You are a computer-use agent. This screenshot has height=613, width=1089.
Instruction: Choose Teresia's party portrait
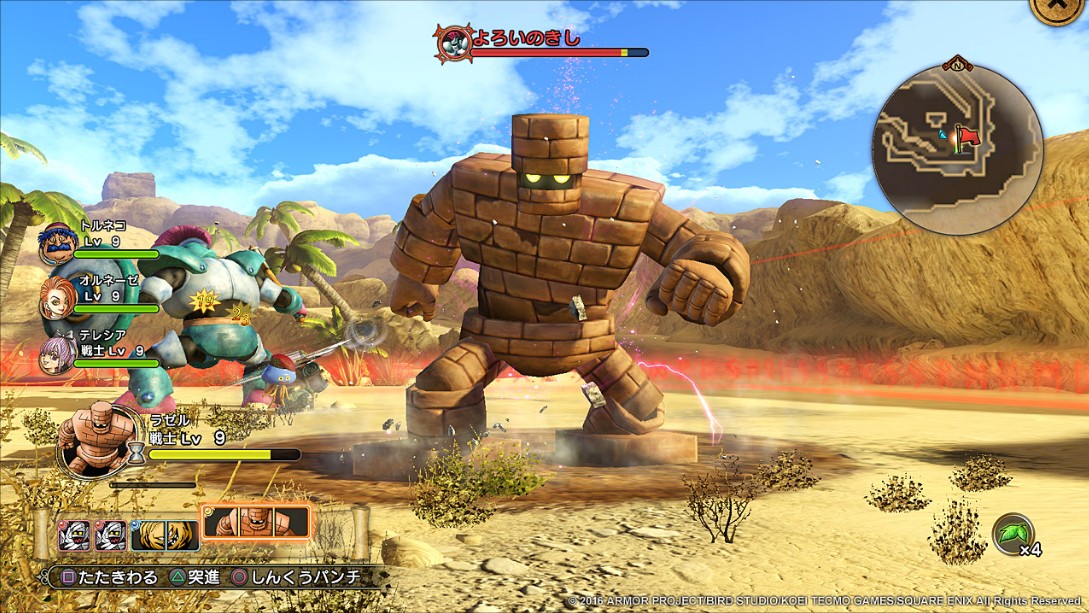[58, 353]
